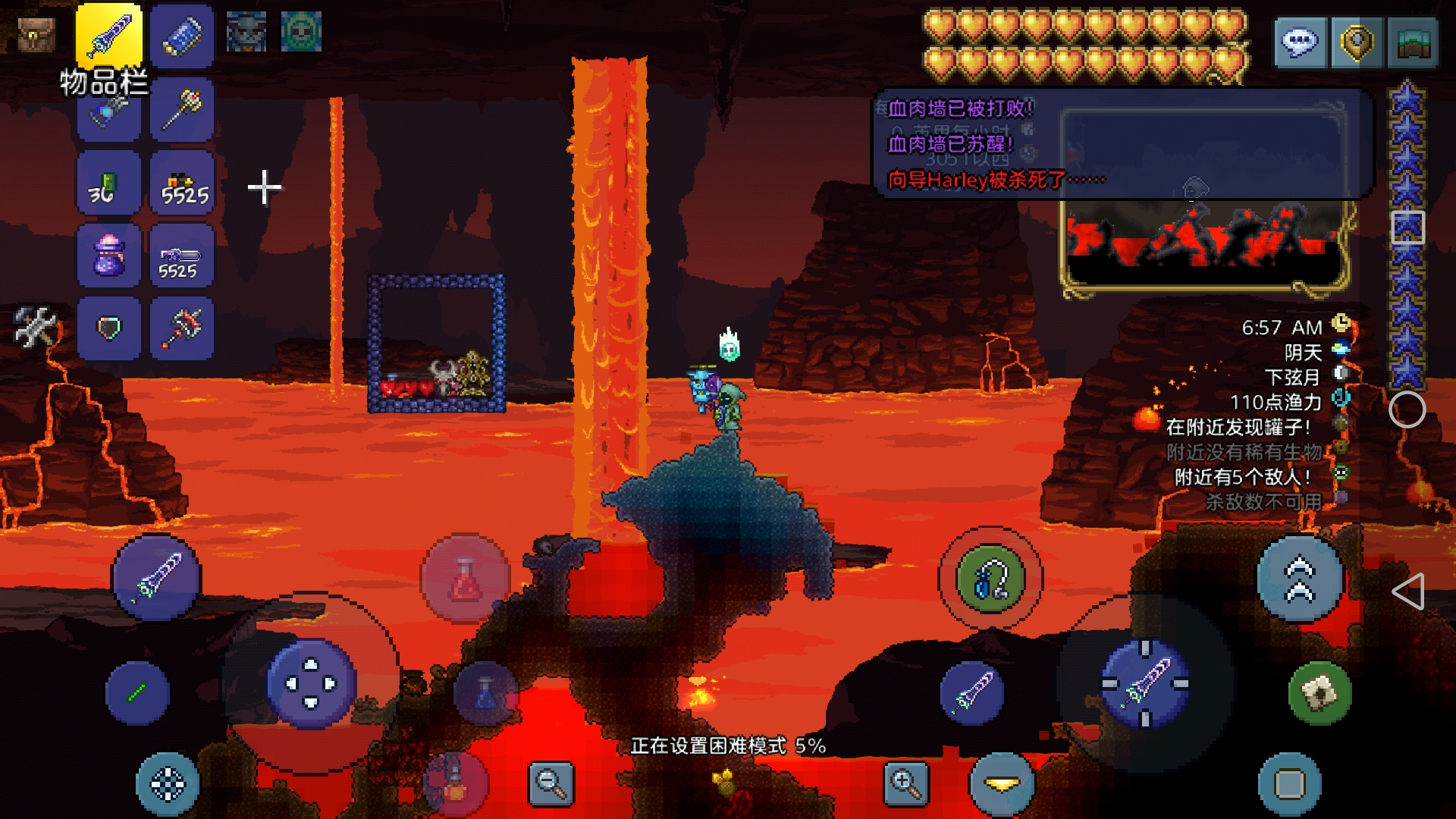The height and width of the screenshot is (819, 1456).
Task: Select the shield hotbar slot
Action: [x=109, y=328]
